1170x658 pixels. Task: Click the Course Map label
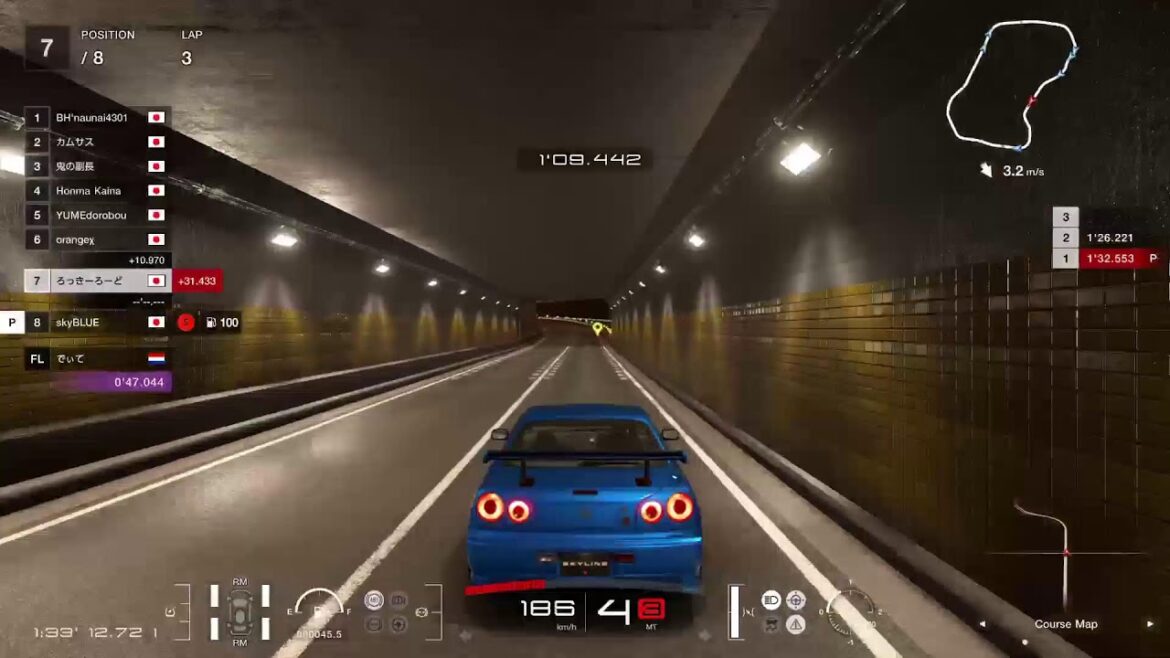point(1065,624)
